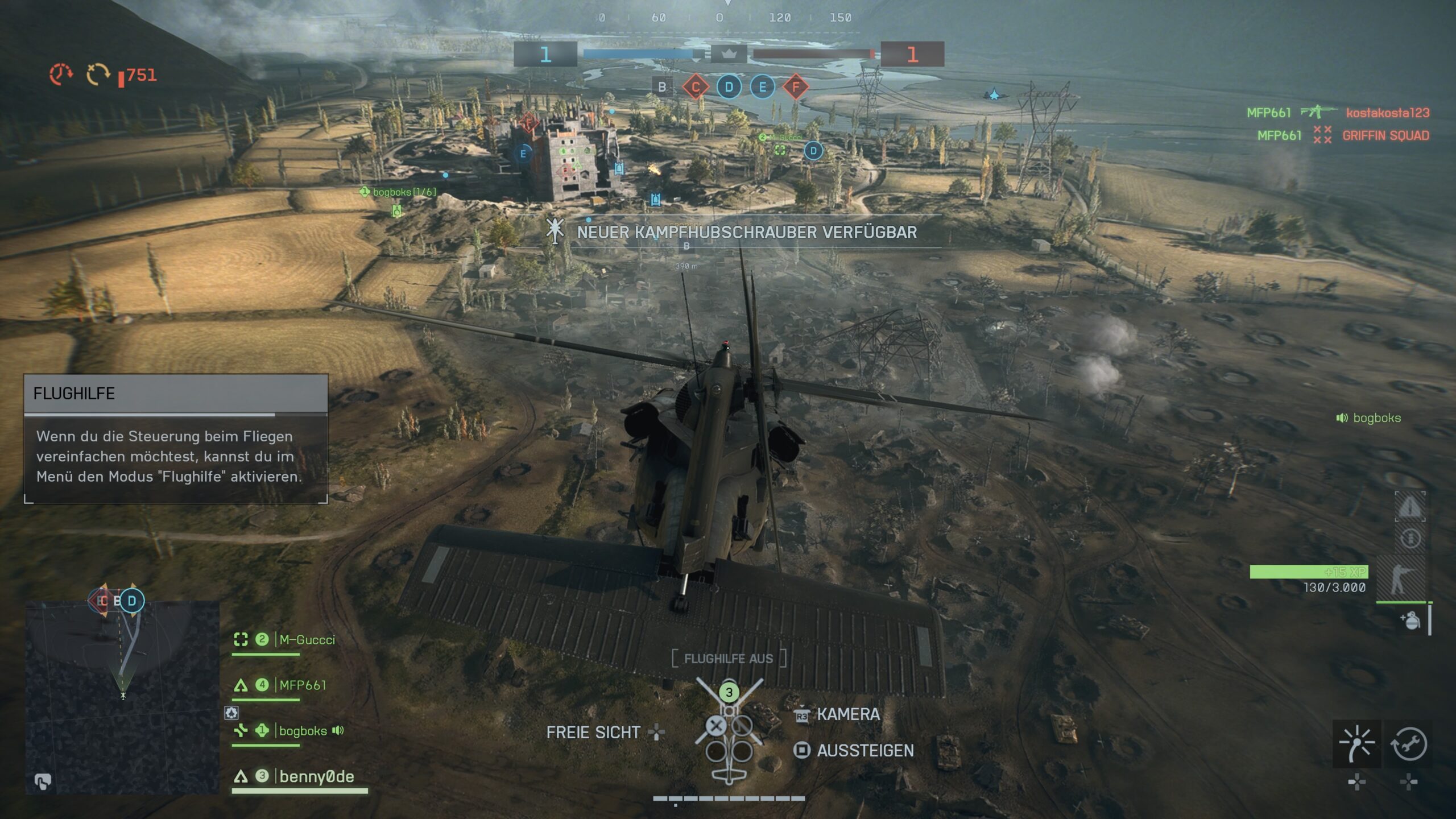Select squad member M-Guccci in squad list

pyautogui.click(x=307, y=640)
